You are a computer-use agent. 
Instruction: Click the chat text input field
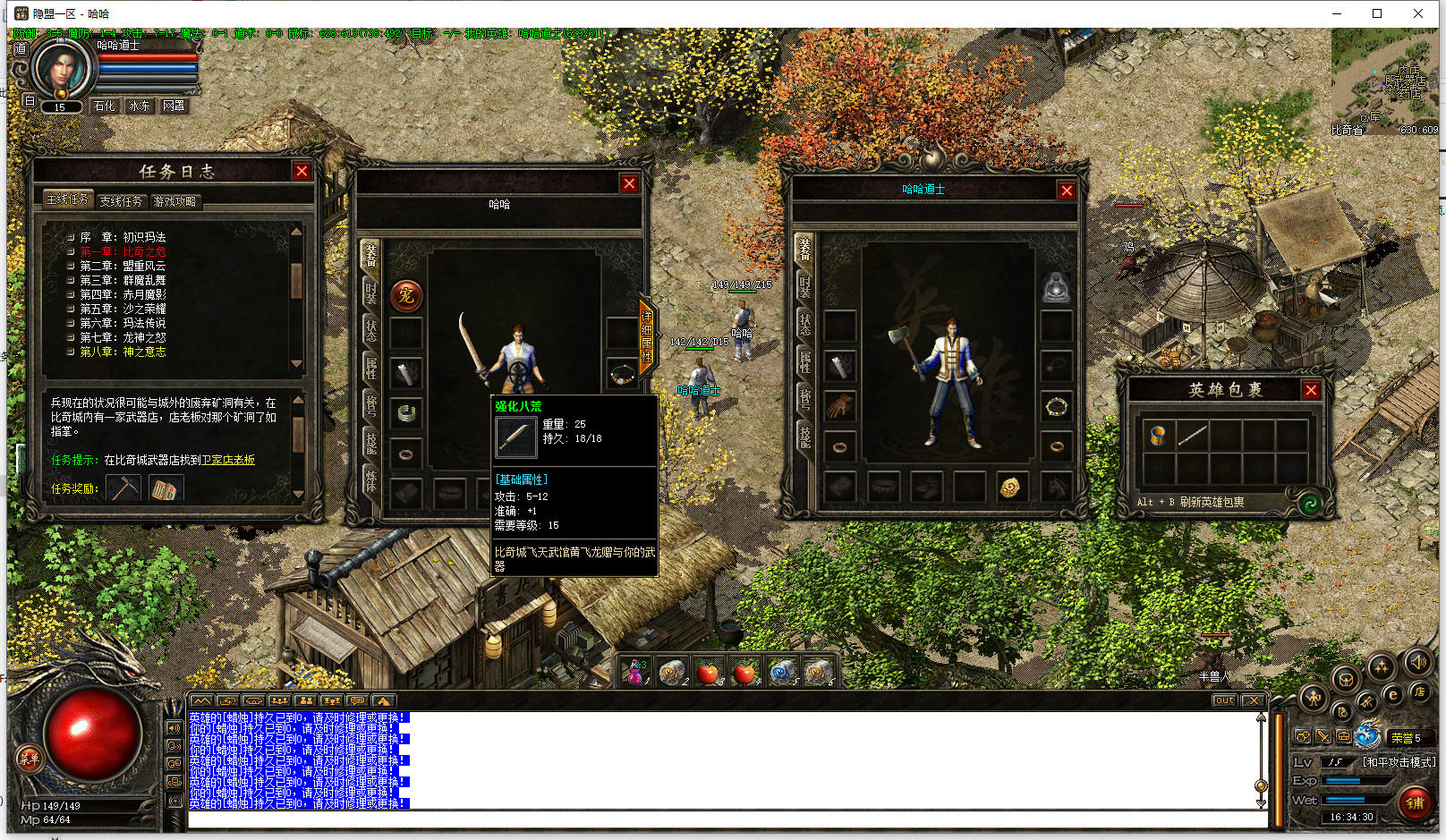click(x=725, y=820)
